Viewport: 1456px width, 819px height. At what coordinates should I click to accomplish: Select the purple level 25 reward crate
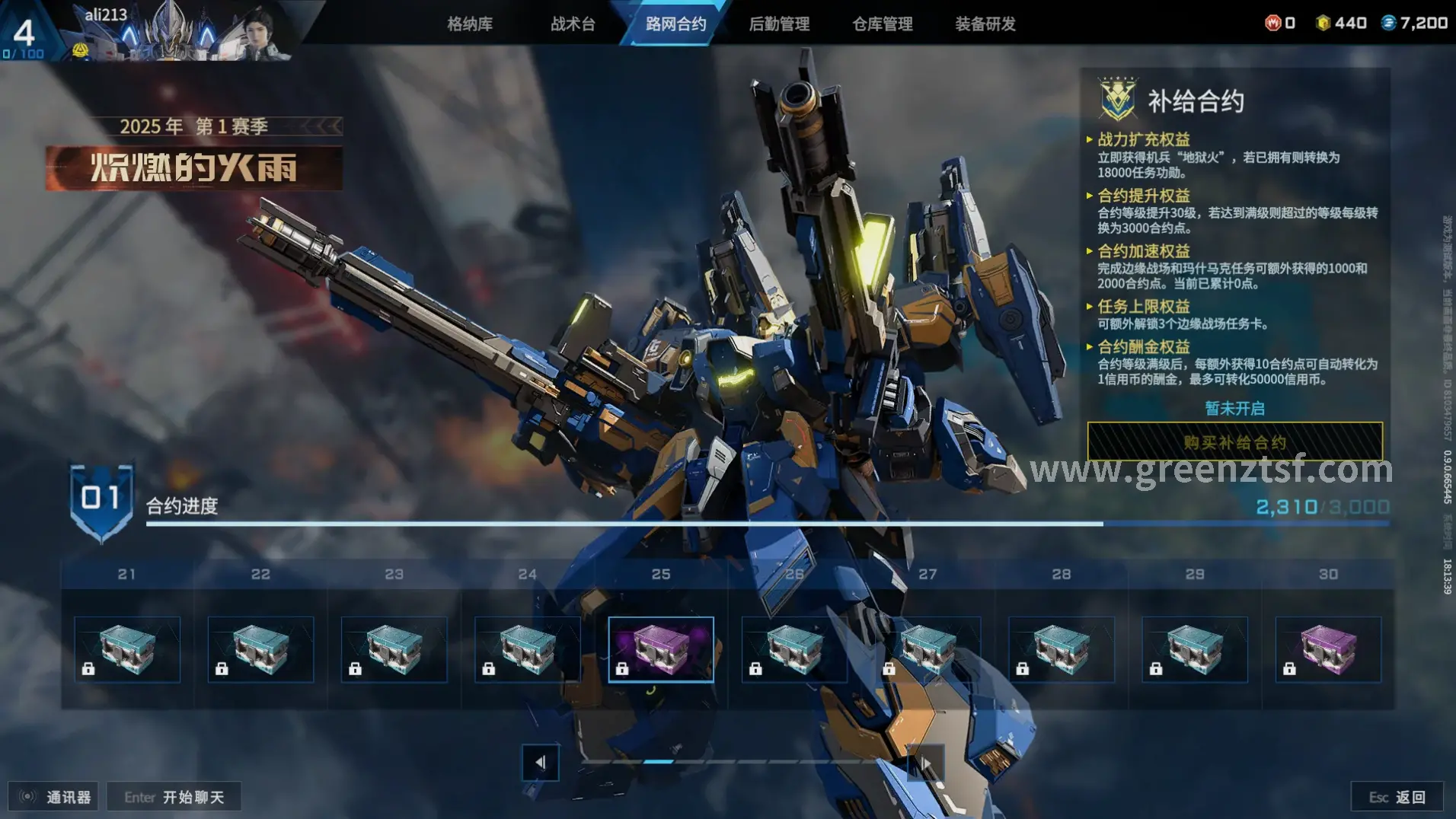[x=661, y=649]
